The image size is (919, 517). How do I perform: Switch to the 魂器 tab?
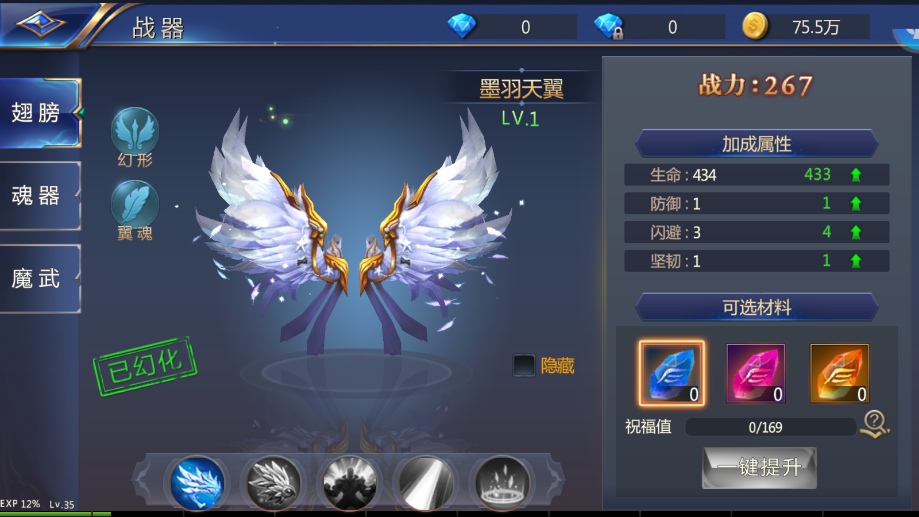click(x=38, y=195)
